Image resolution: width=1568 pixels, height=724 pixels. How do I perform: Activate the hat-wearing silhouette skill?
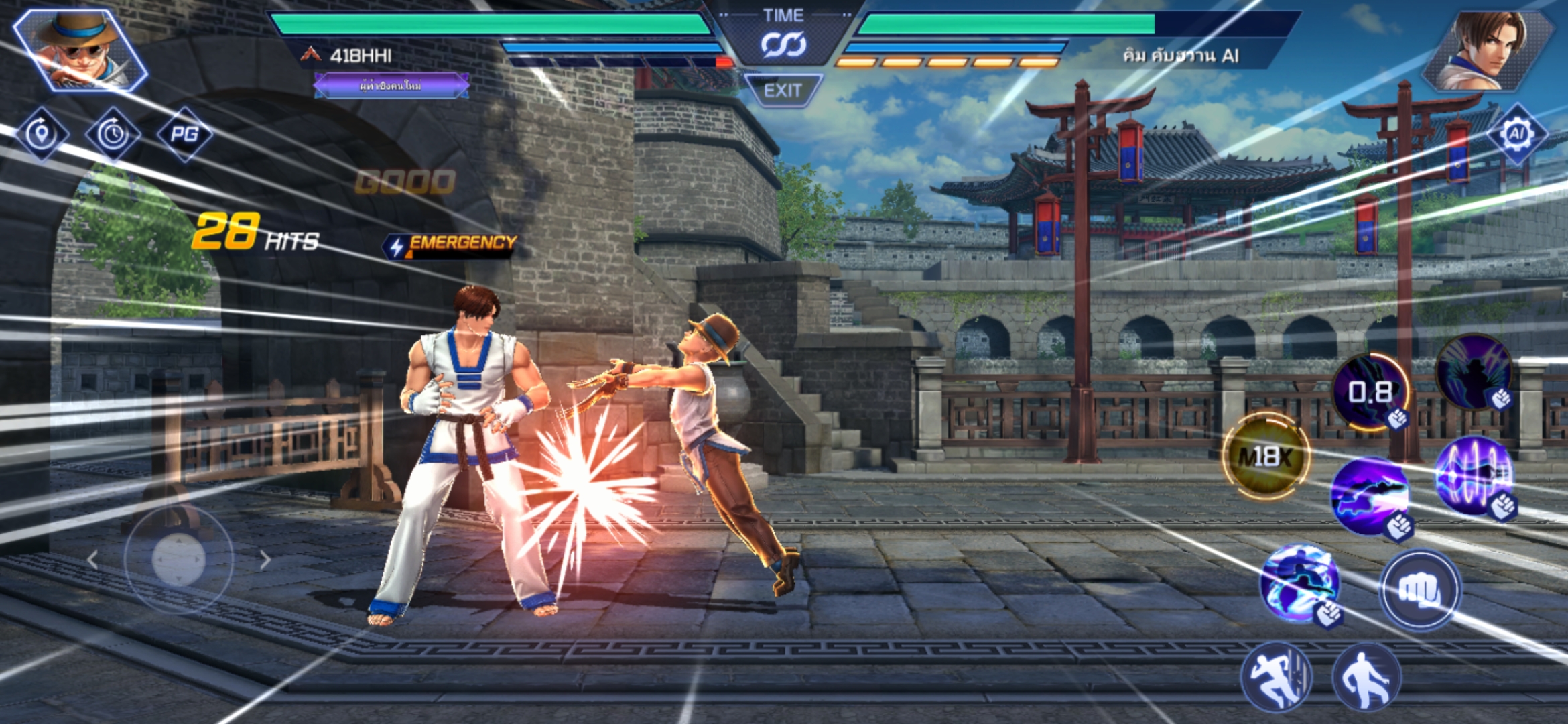(1474, 372)
